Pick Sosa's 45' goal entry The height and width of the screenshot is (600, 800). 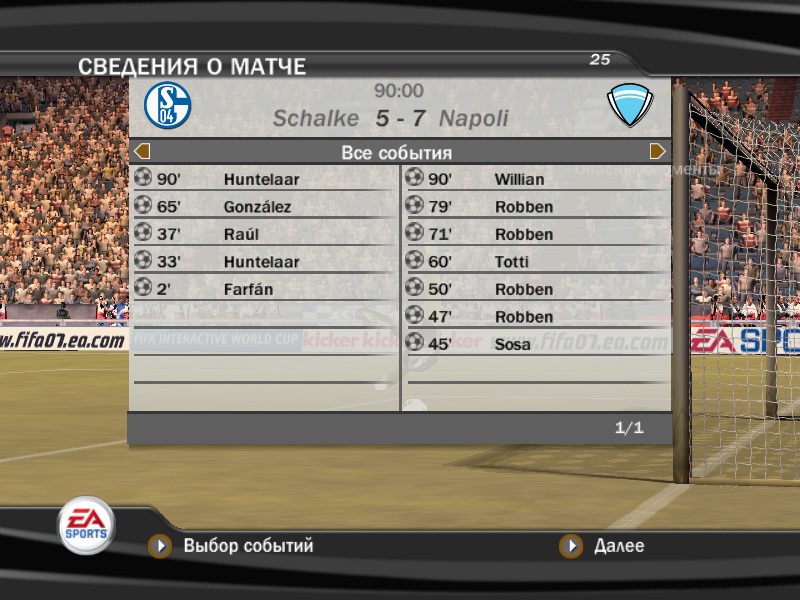click(536, 344)
